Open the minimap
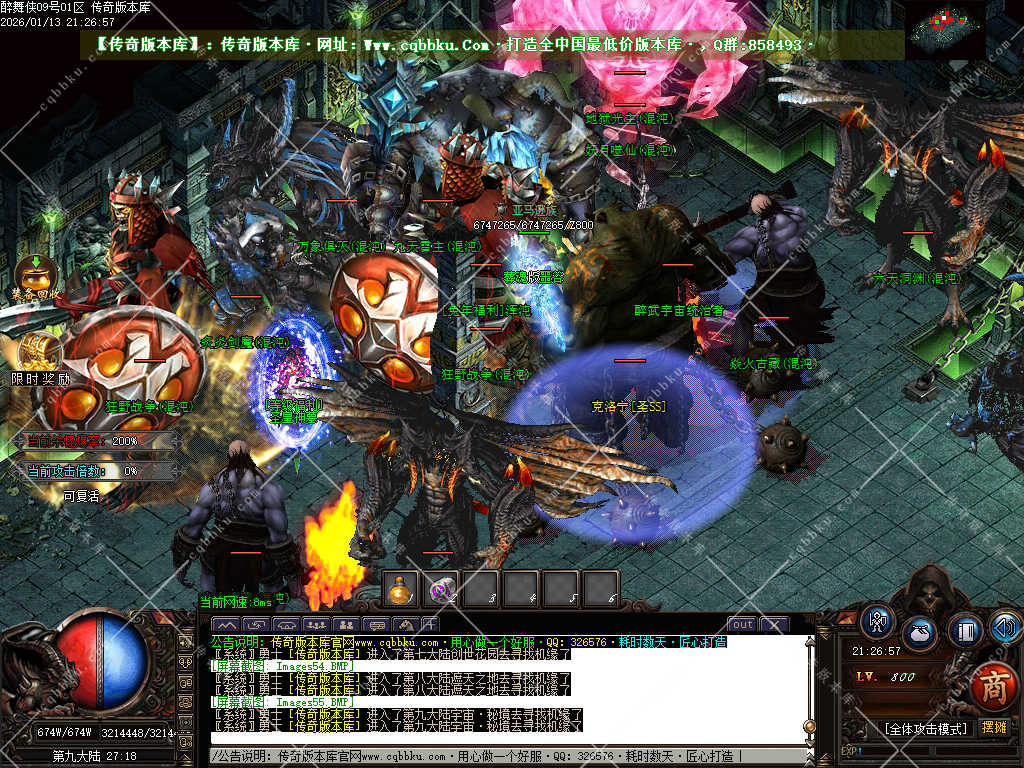The width and height of the screenshot is (1024, 768). (945, 28)
